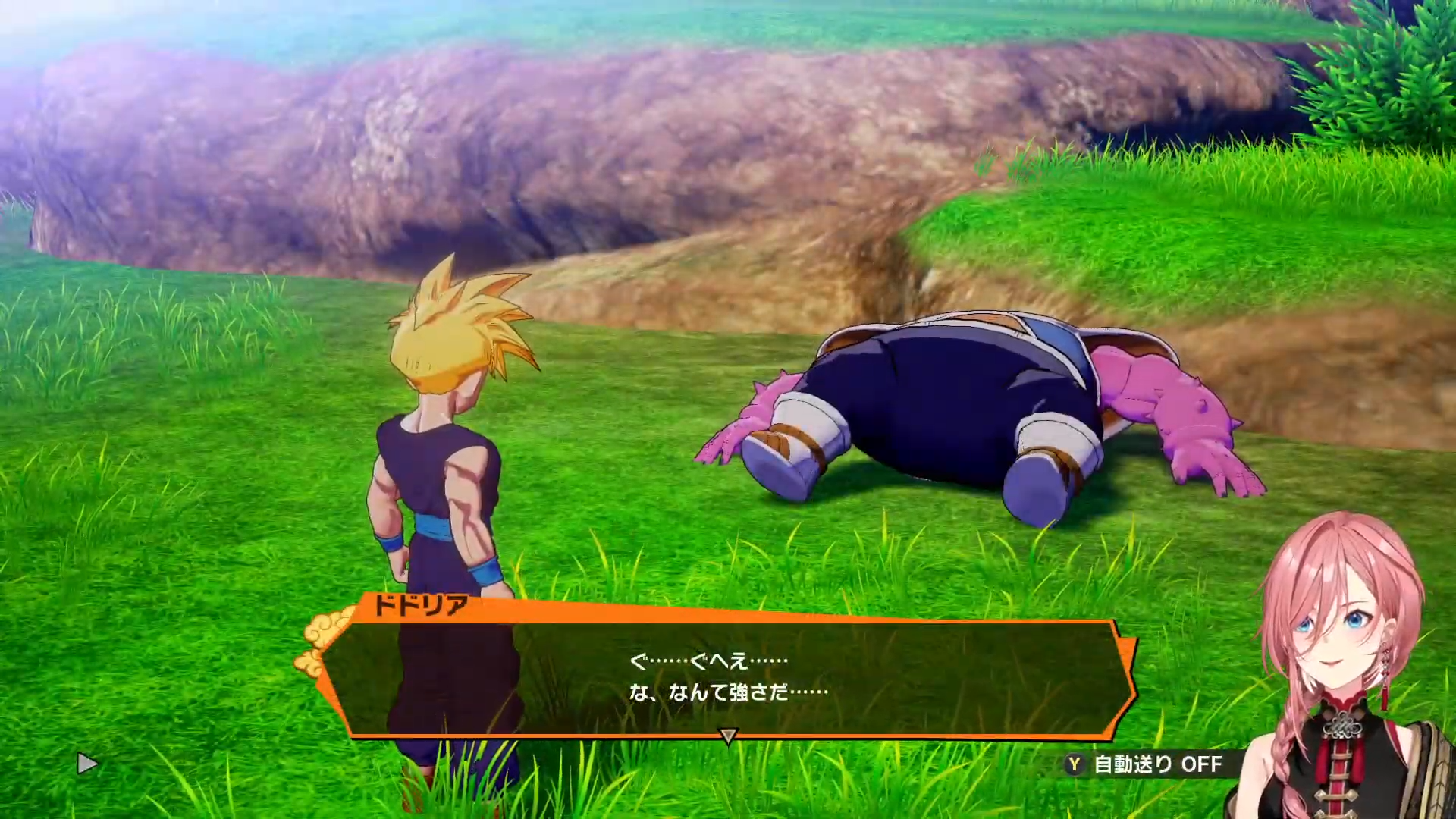Viewport: 1456px width, 819px height.
Task: Toggle the 自動送り OFF auto-advance label
Action: (x=1157, y=764)
